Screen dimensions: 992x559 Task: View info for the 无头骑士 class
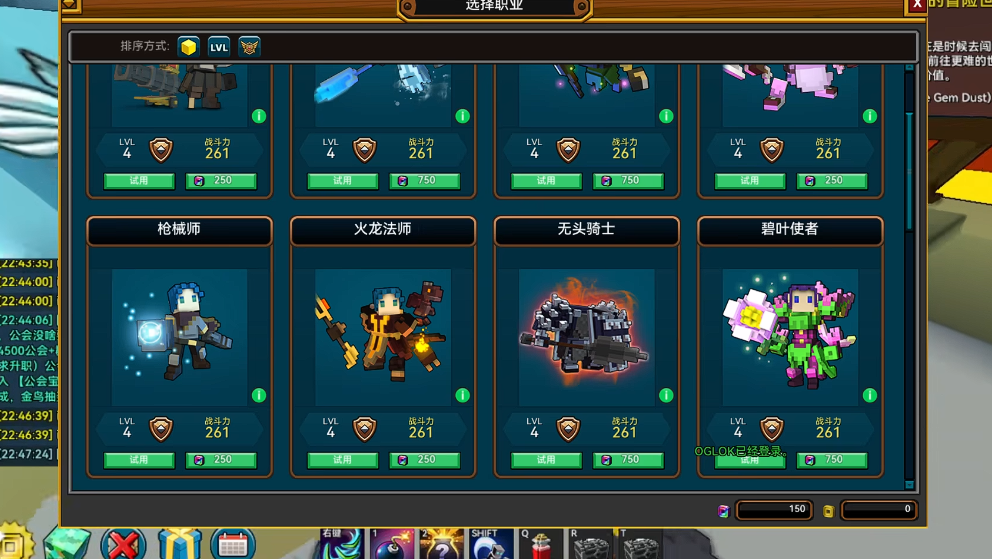tap(666, 396)
